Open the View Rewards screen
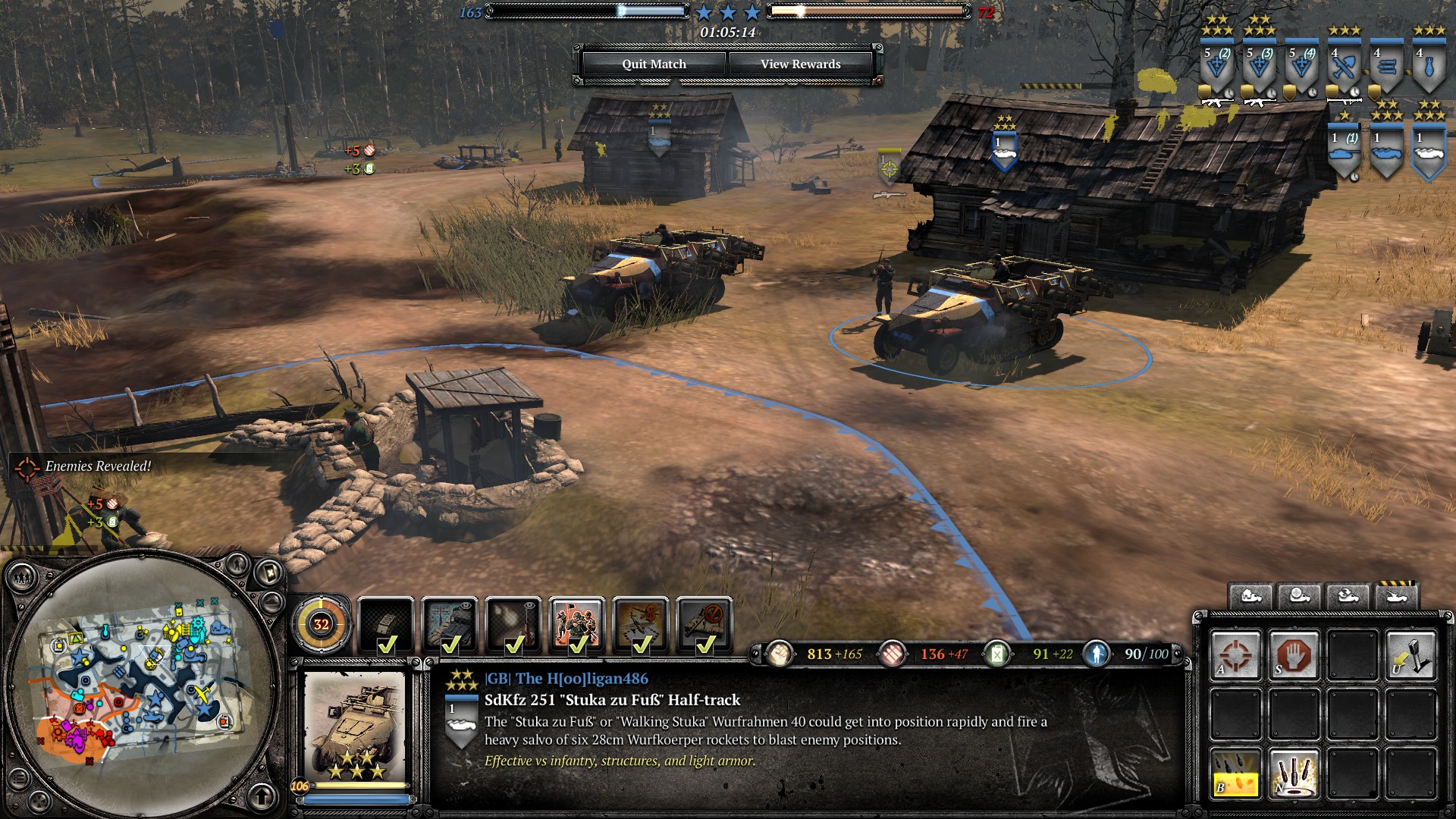This screenshot has height=819, width=1456. click(800, 64)
